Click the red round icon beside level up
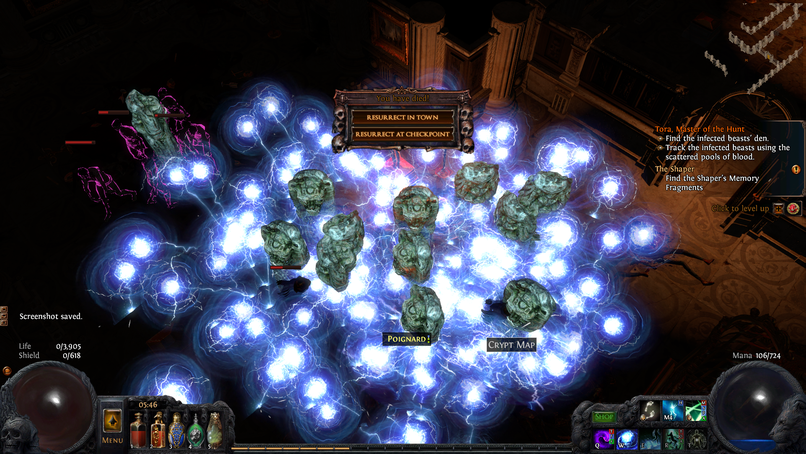Image resolution: width=806 pixels, height=454 pixels. [794, 208]
